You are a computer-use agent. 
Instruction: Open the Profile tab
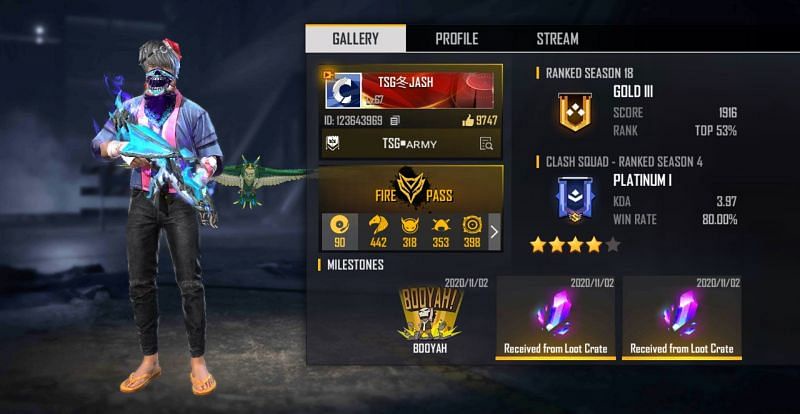[456, 39]
